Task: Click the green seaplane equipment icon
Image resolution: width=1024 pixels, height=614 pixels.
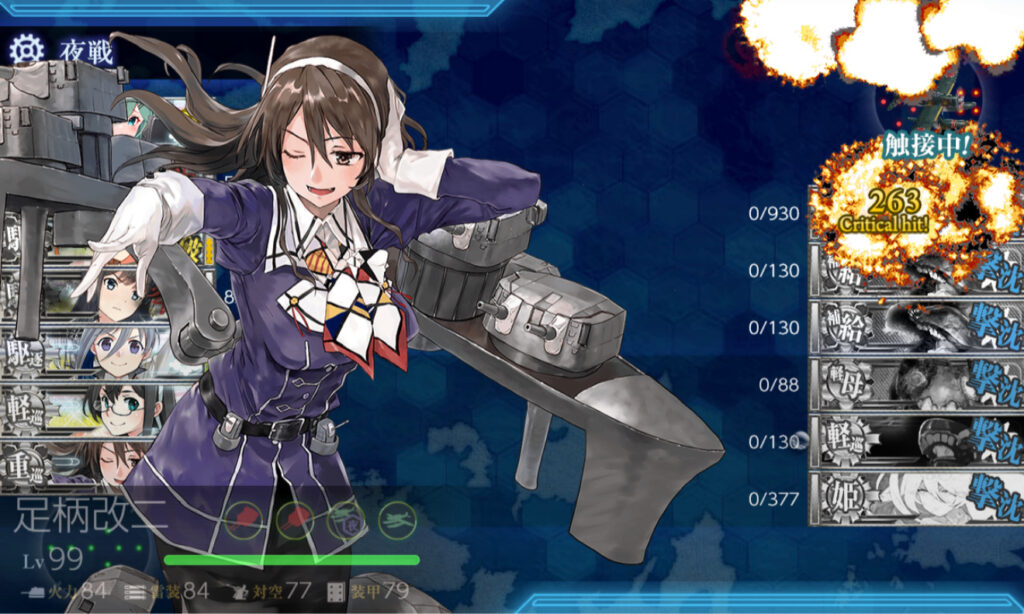Action: pyautogui.click(x=395, y=519)
